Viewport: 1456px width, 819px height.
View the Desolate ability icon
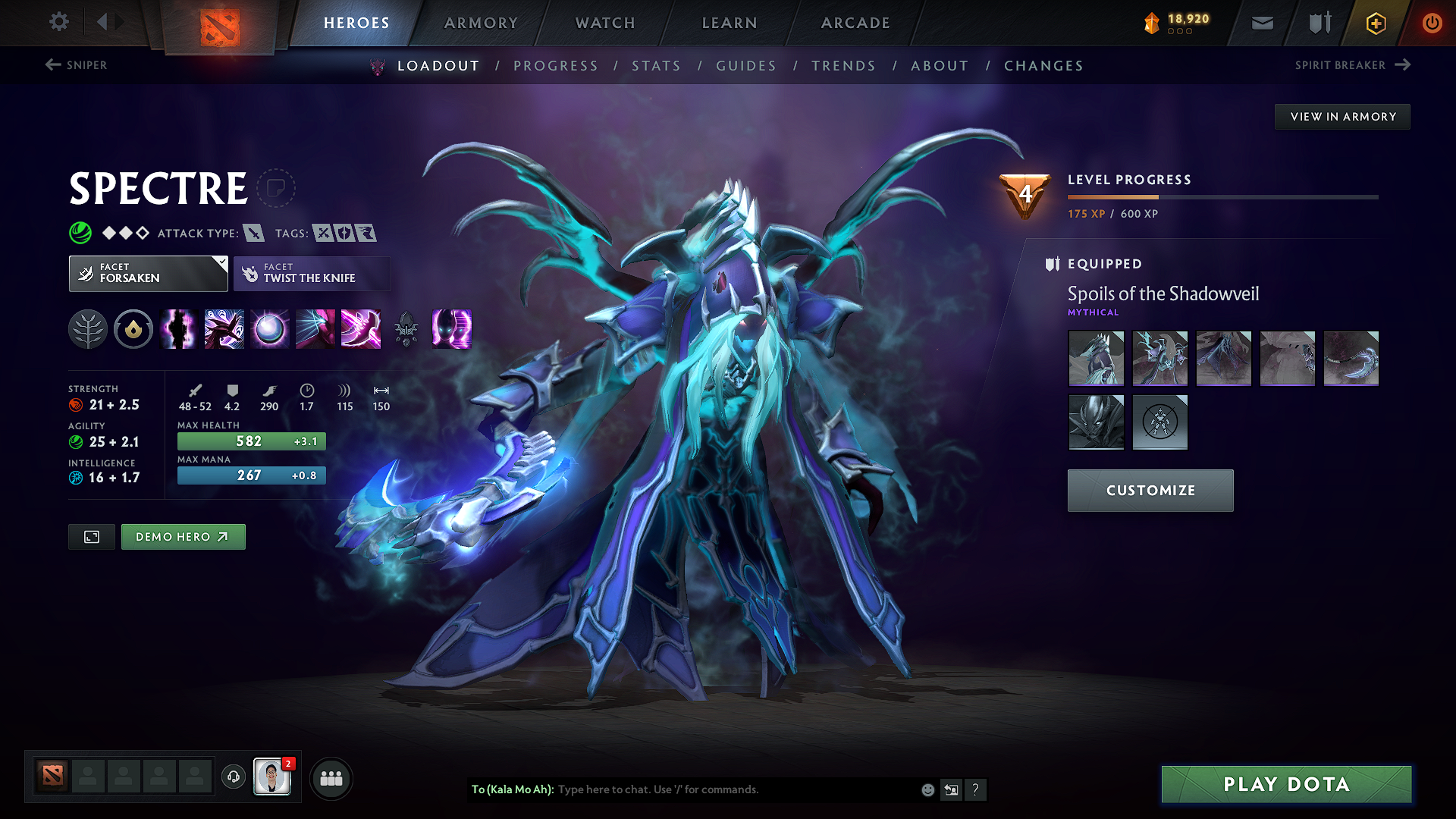point(178,329)
